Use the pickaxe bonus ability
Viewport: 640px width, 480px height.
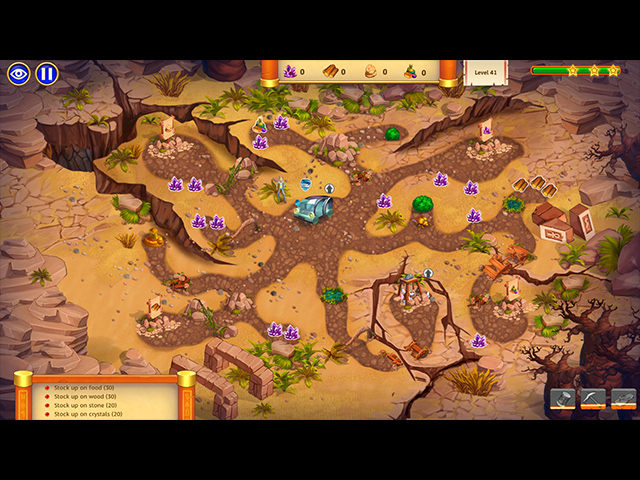click(593, 399)
